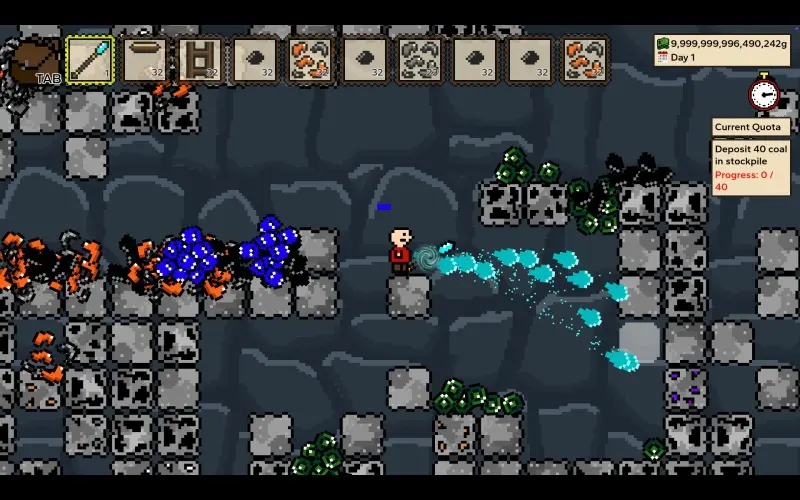This screenshot has width=800, height=500.
Task: Select the ladder hotbar slot
Action: pos(200,60)
